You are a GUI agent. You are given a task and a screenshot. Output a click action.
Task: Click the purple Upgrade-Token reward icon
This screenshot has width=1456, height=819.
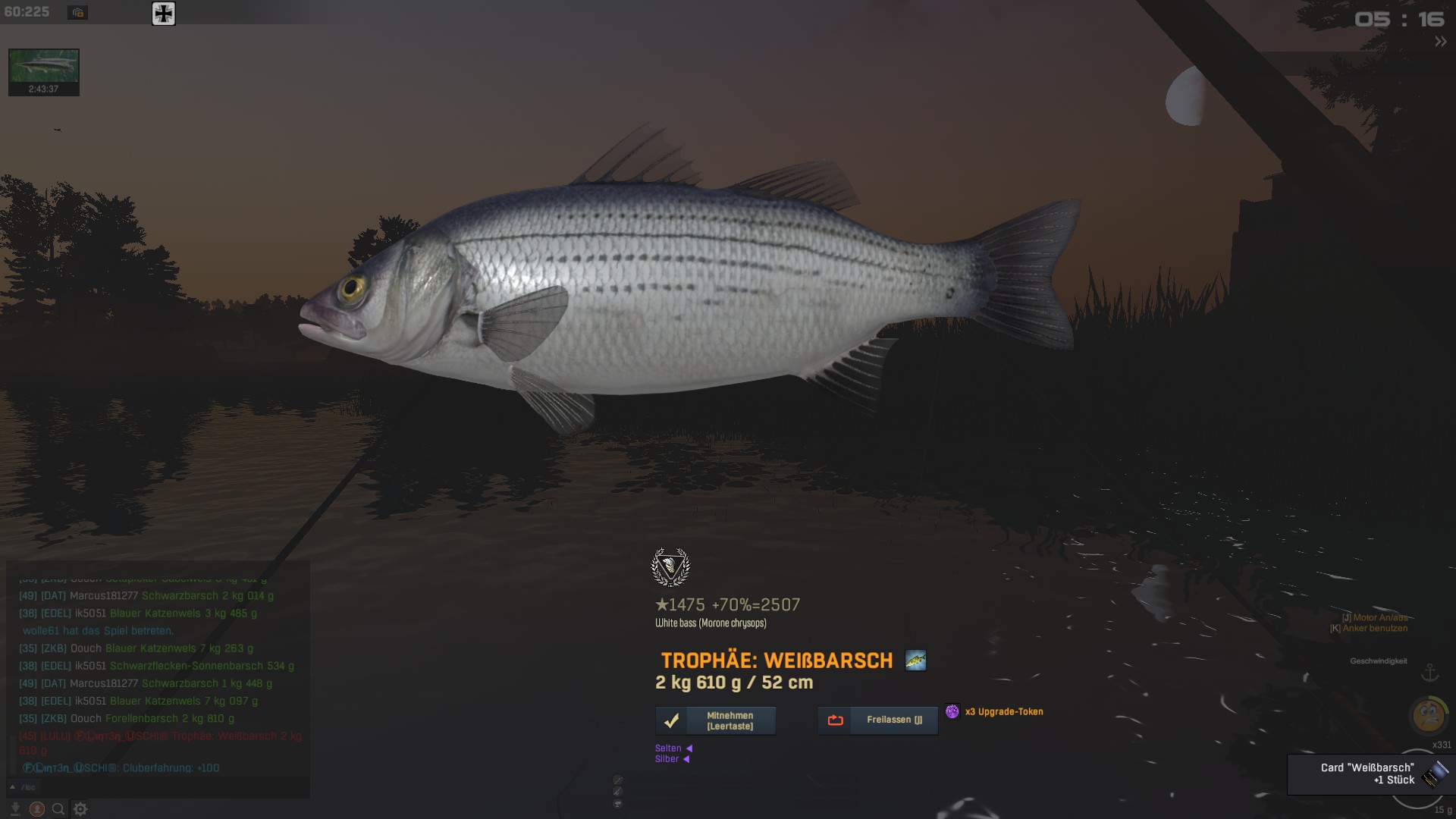[x=952, y=711]
